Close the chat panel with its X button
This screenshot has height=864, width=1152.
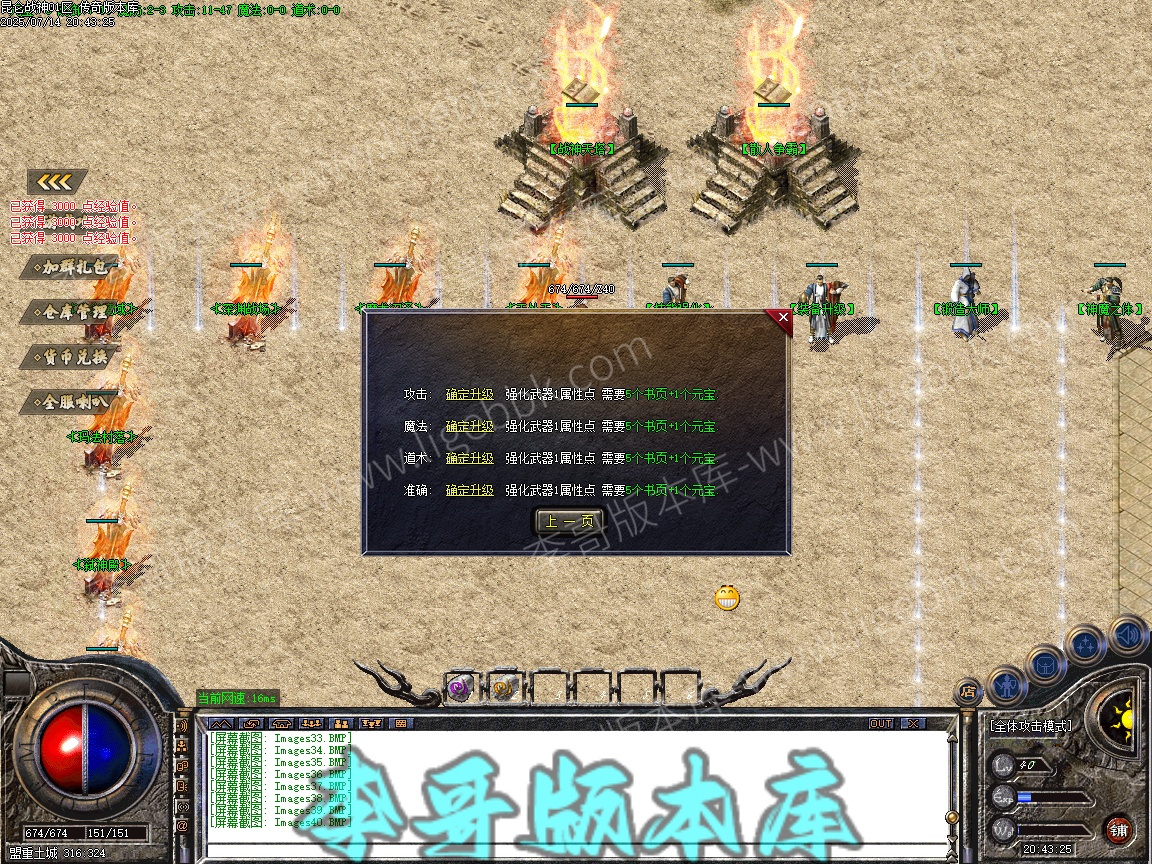912,723
